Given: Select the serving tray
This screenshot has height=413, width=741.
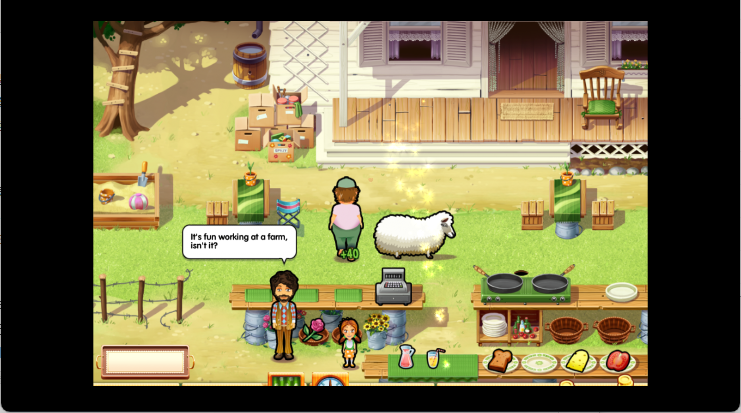Looking at the screenshot, I should [145, 361].
